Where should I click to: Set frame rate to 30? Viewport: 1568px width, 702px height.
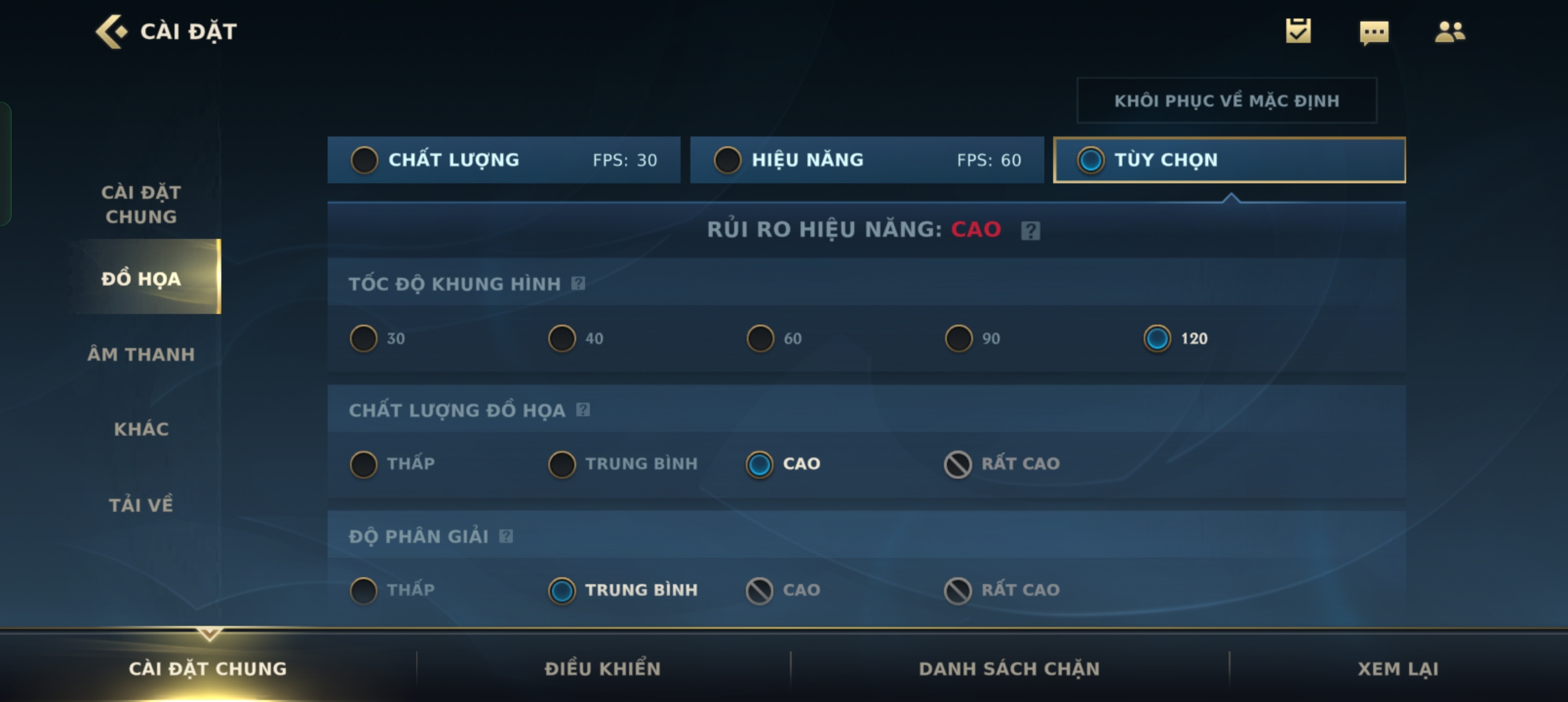[364, 339]
